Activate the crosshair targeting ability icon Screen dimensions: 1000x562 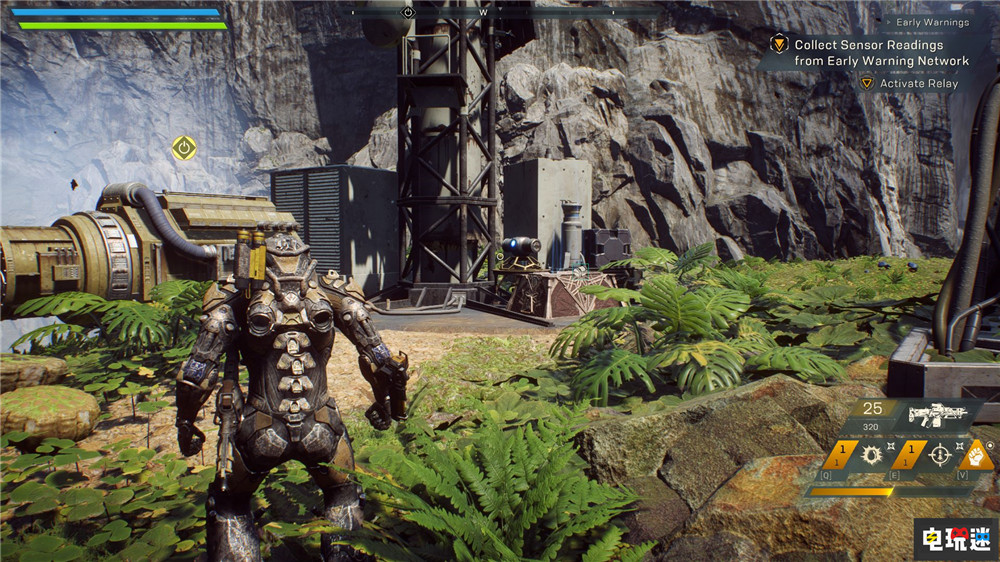pyautogui.click(x=938, y=456)
